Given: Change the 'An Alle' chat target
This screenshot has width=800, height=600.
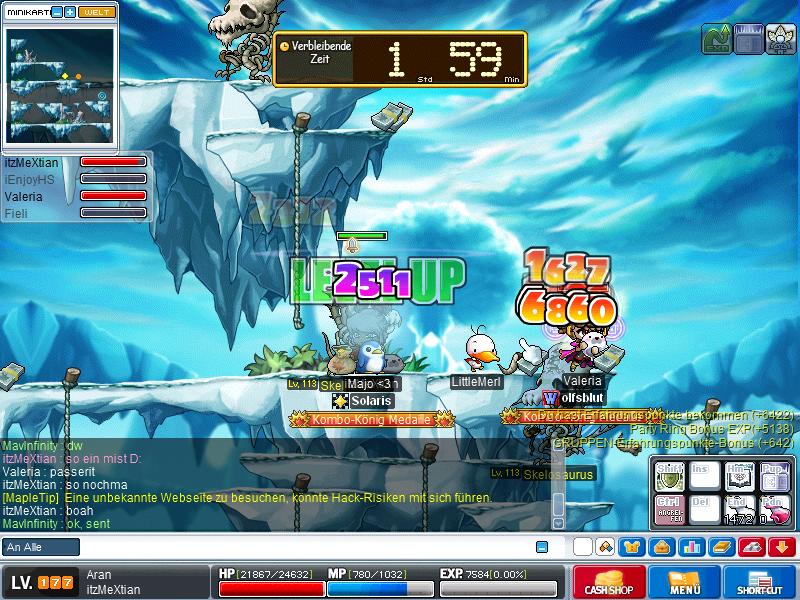Looking at the screenshot, I should 41,547.
